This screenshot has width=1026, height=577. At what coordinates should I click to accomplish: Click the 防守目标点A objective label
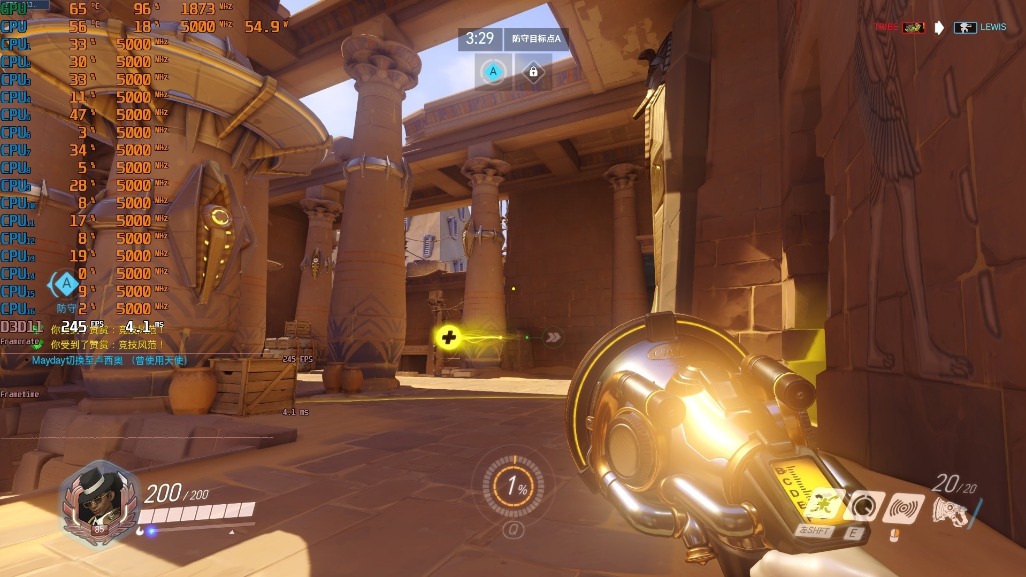click(x=536, y=39)
